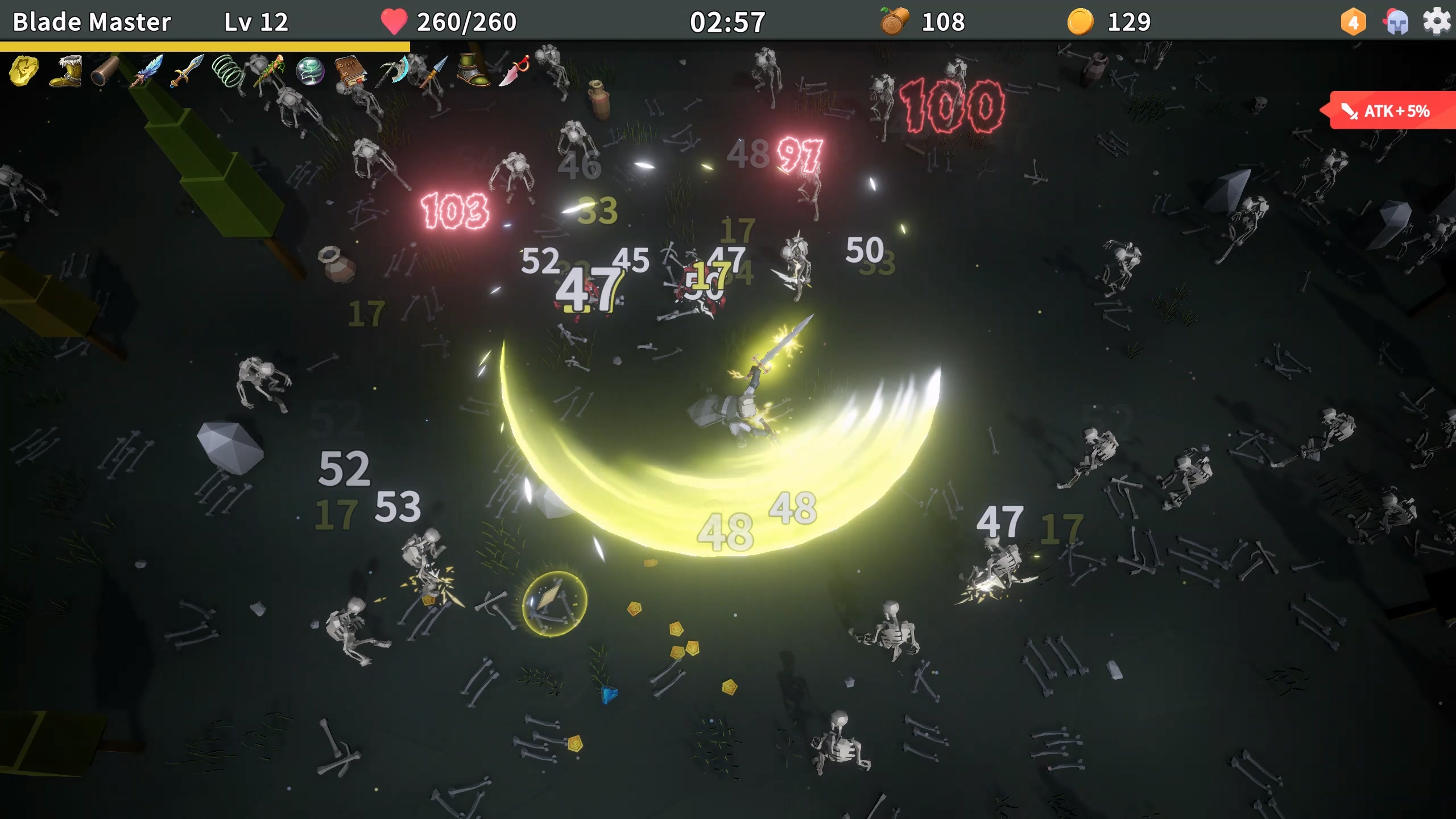The width and height of the screenshot is (1456, 819).
Task: Open the settings gear menu
Action: 1436,22
